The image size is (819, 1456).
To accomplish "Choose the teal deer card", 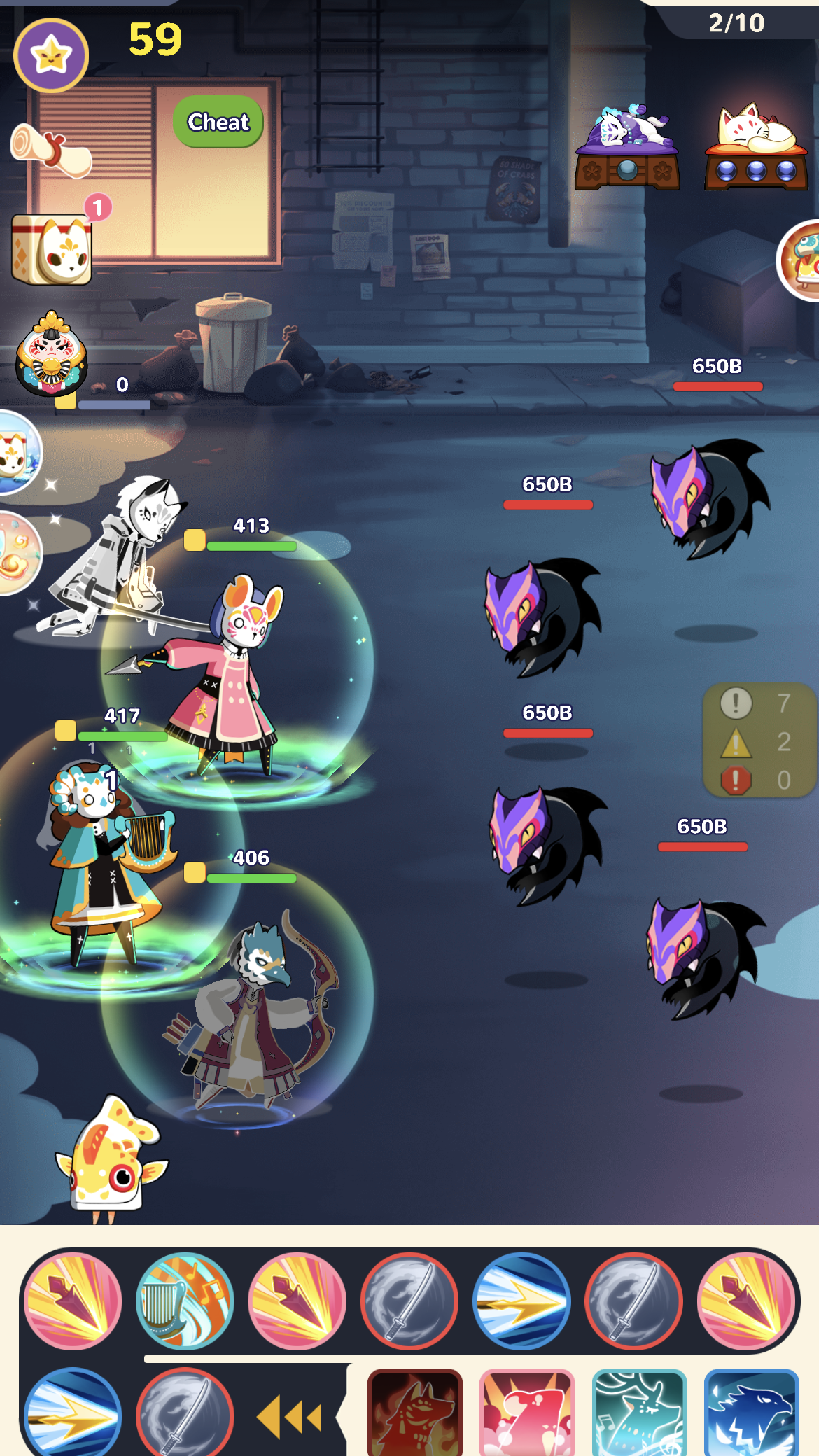I will 639,1413.
